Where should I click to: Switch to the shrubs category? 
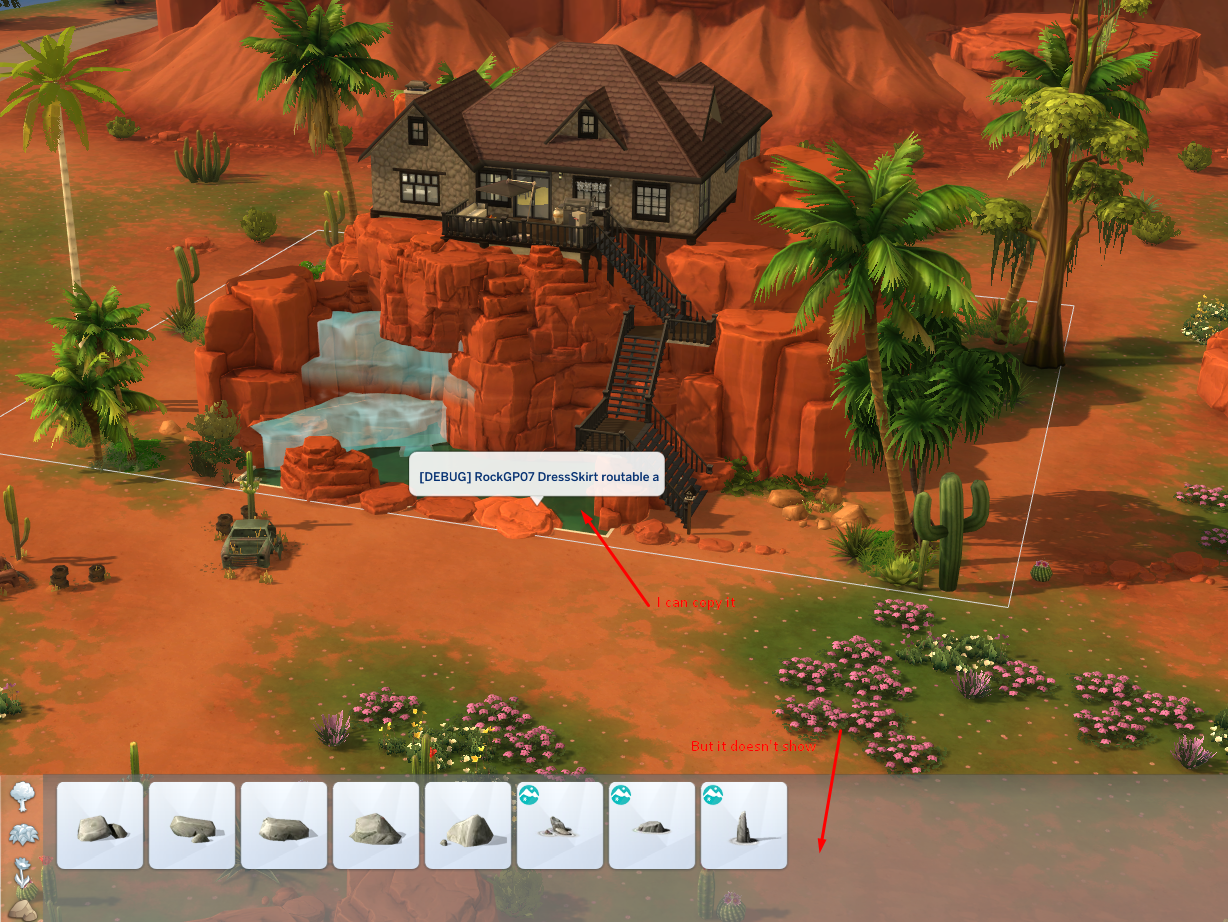click(20, 834)
